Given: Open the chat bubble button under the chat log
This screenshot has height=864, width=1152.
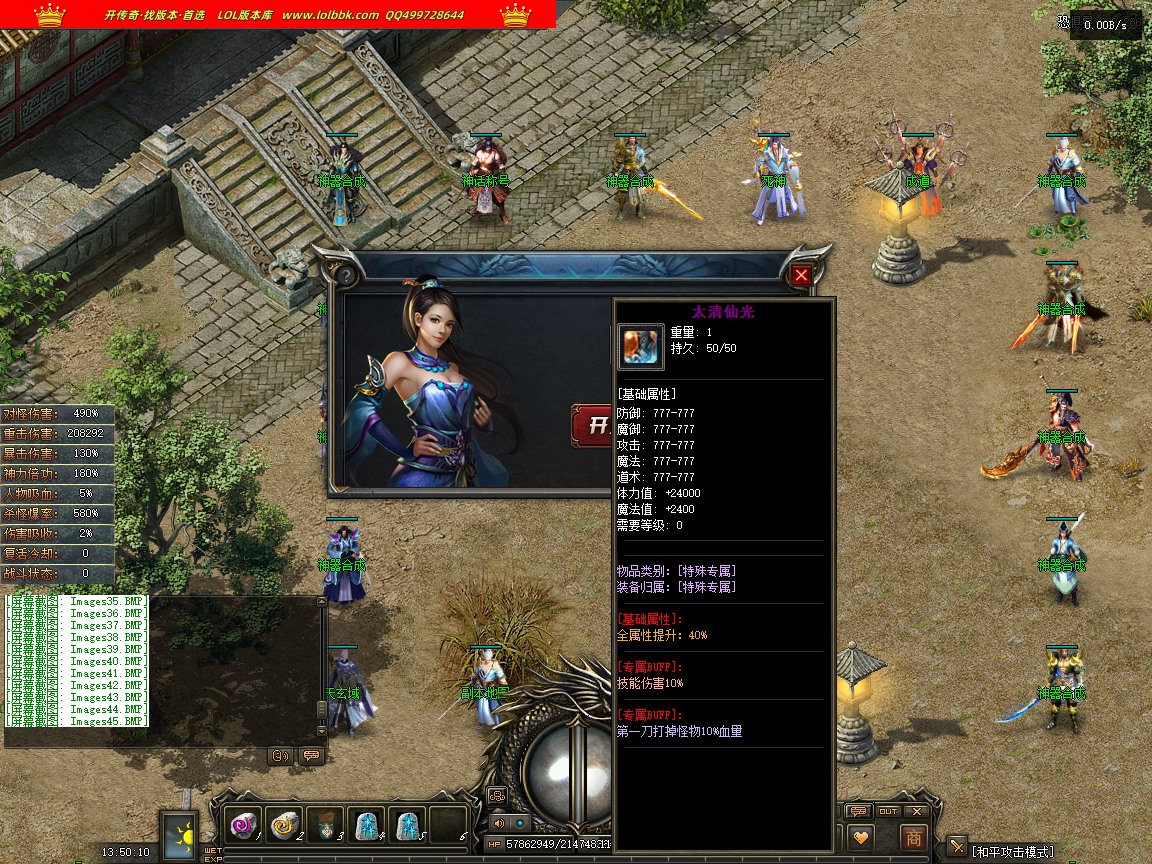Looking at the screenshot, I should pyautogui.click(x=311, y=756).
